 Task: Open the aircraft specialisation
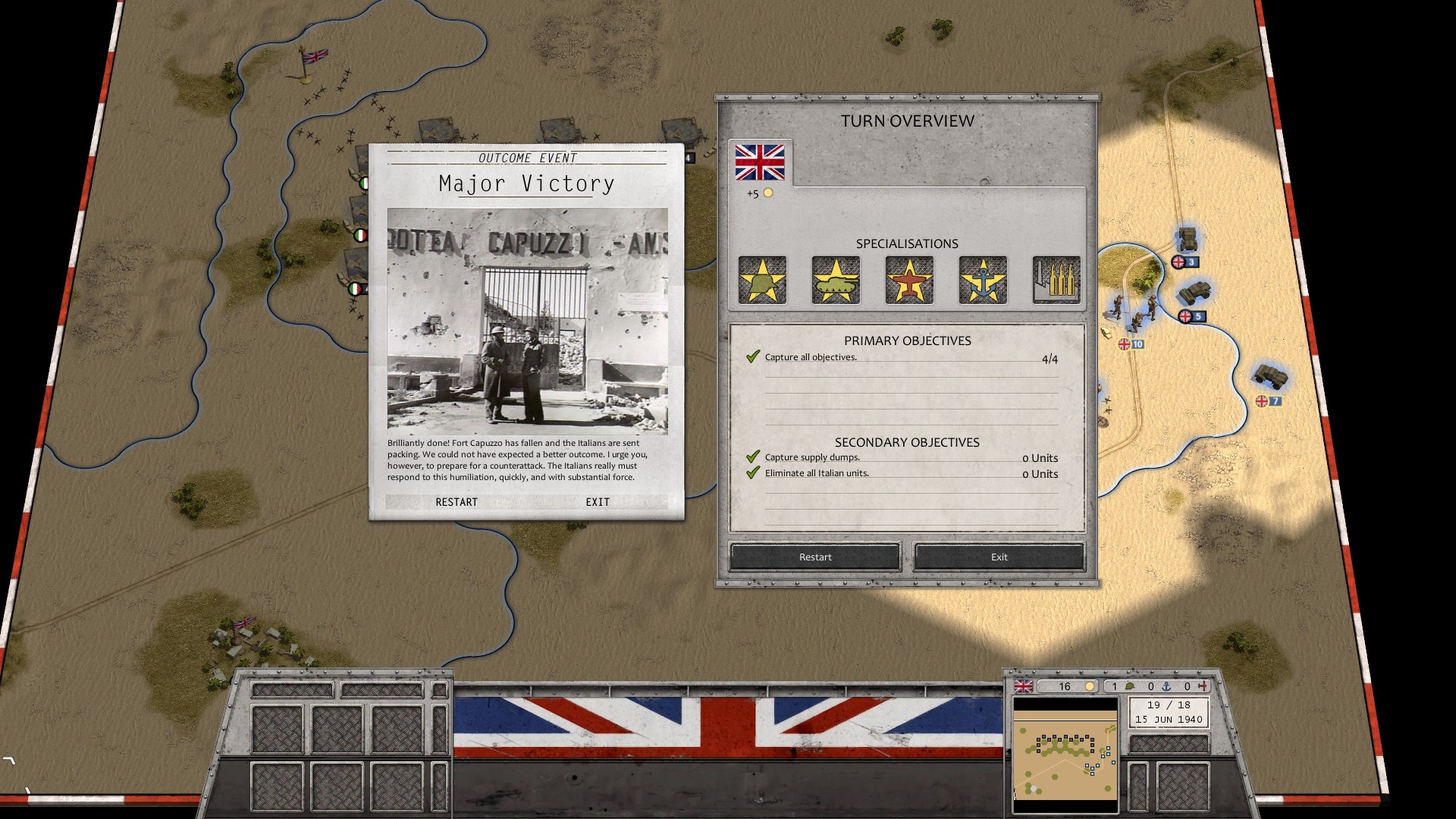point(909,280)
